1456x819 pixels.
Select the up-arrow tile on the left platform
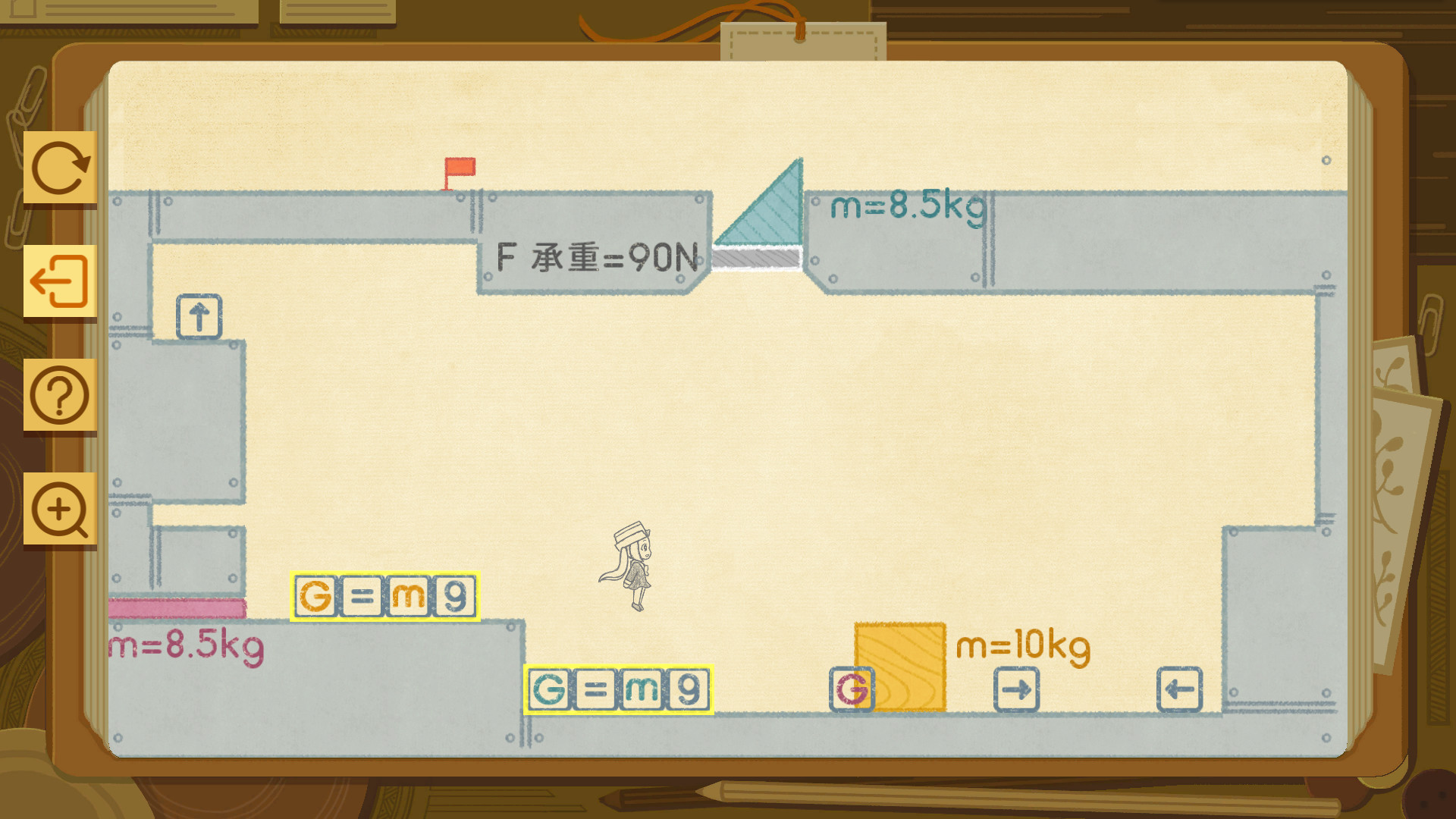(x=199, y=316)
